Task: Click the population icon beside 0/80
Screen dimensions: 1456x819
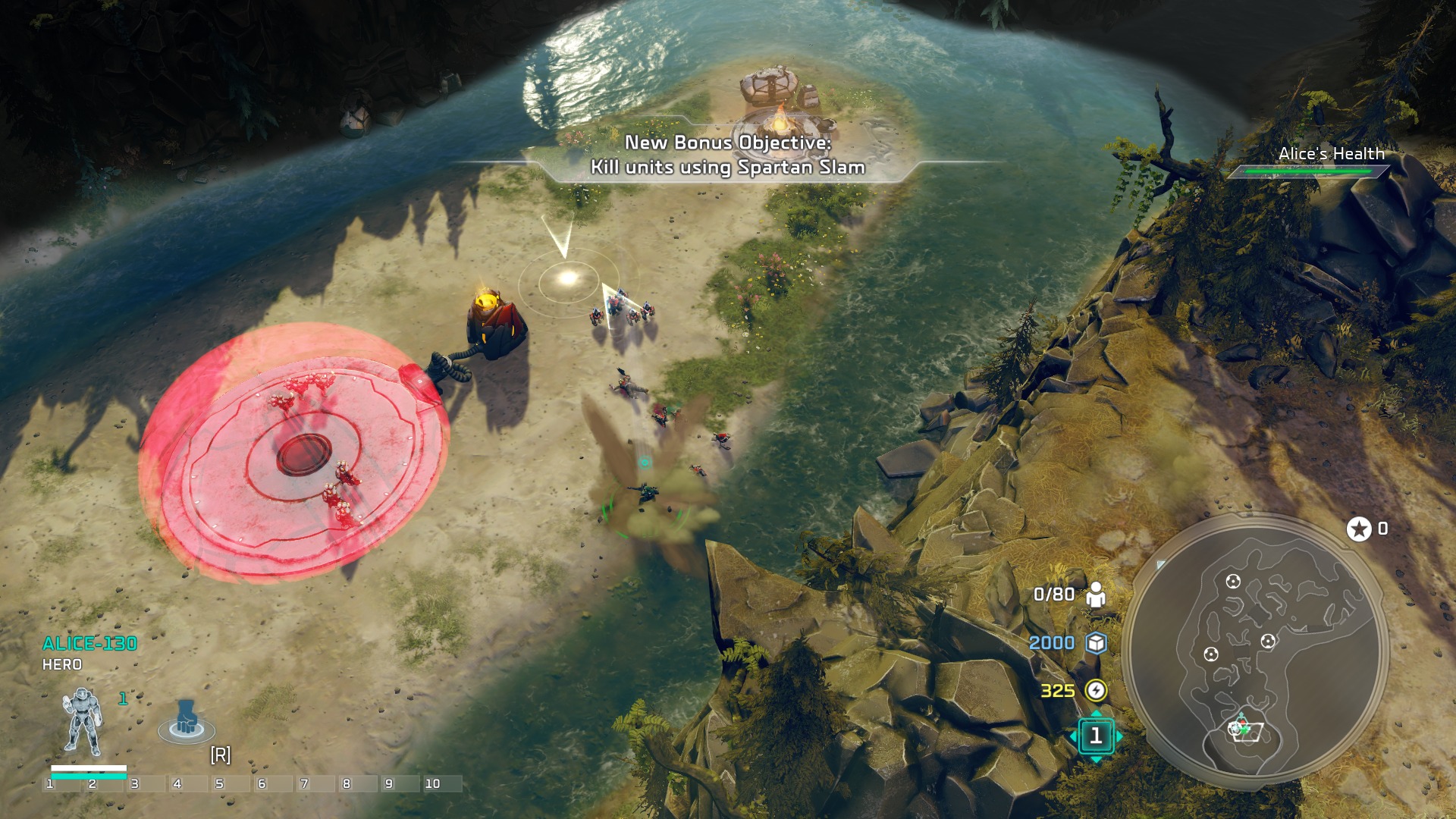Action: (x=1096, y=595)
